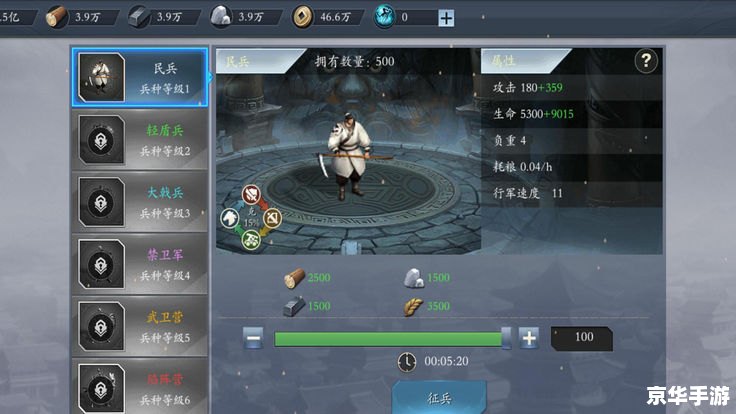The height and width of the screenshot is (414, 736).
Task: Increase recruit amount with plus button
Action: (x=529, y=338)
